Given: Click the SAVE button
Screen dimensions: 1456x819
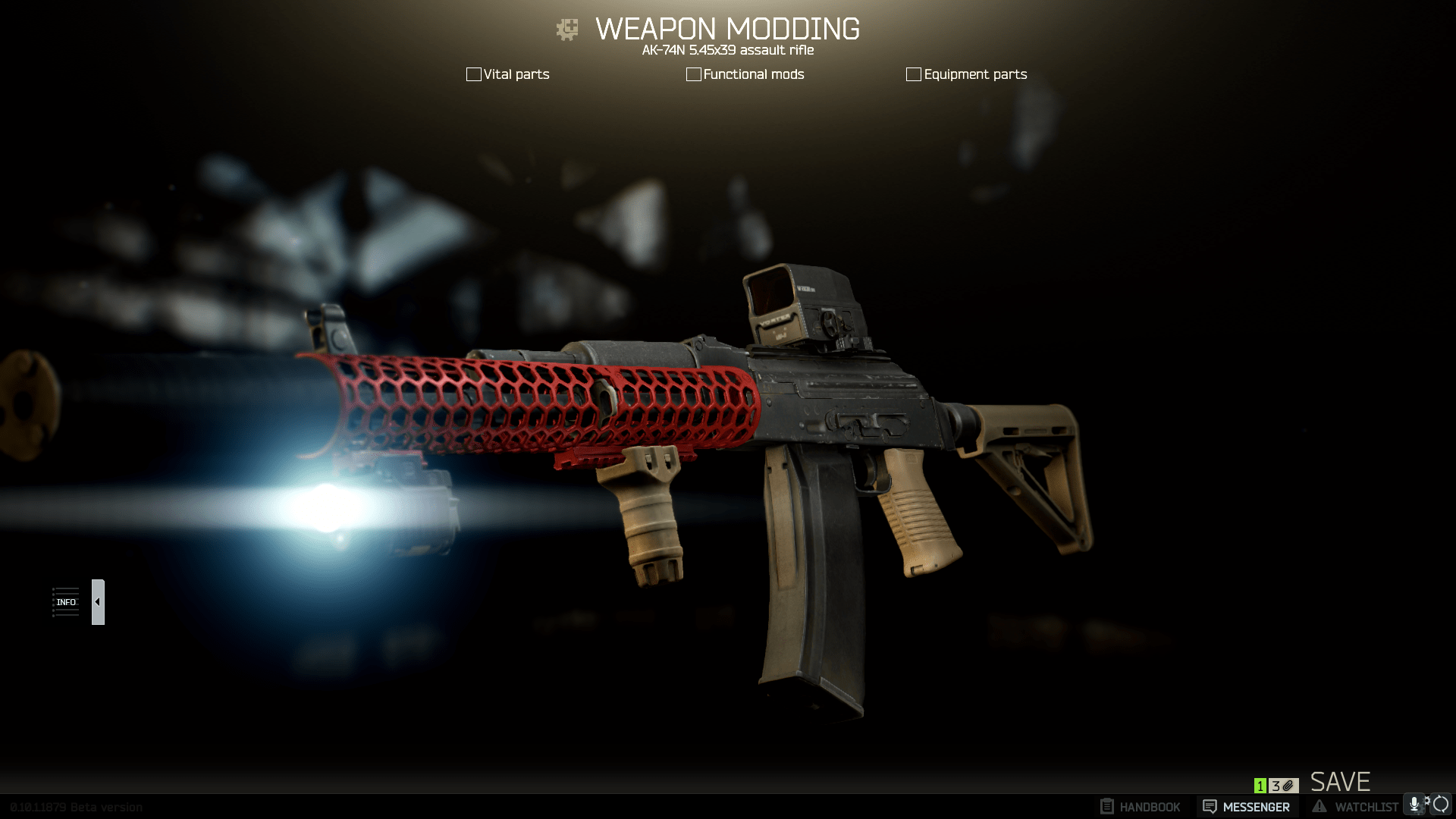Looking at the screenshot, I should click(x=1341, y=782).
